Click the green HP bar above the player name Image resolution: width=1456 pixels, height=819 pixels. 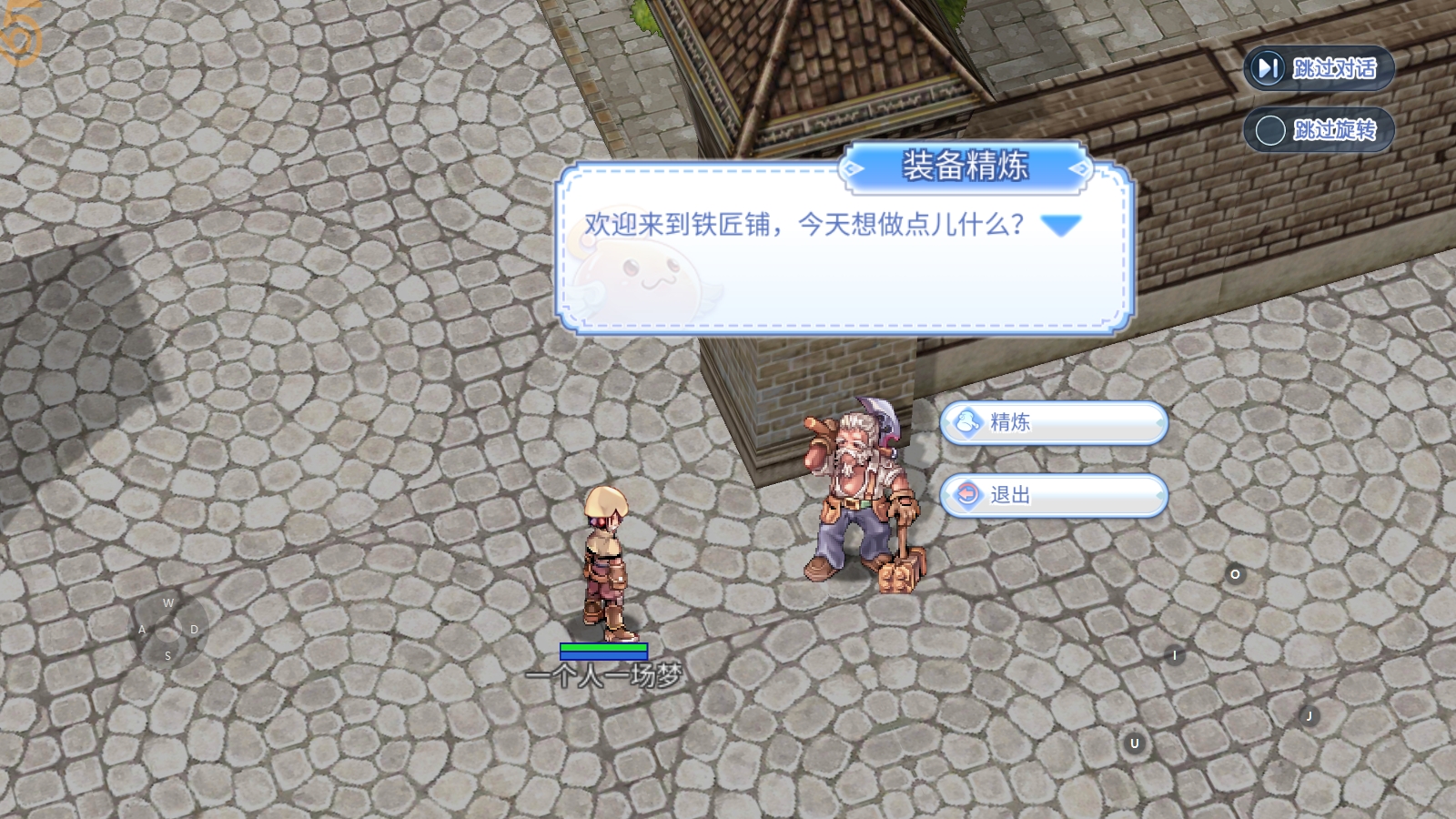tap(604, 648)
